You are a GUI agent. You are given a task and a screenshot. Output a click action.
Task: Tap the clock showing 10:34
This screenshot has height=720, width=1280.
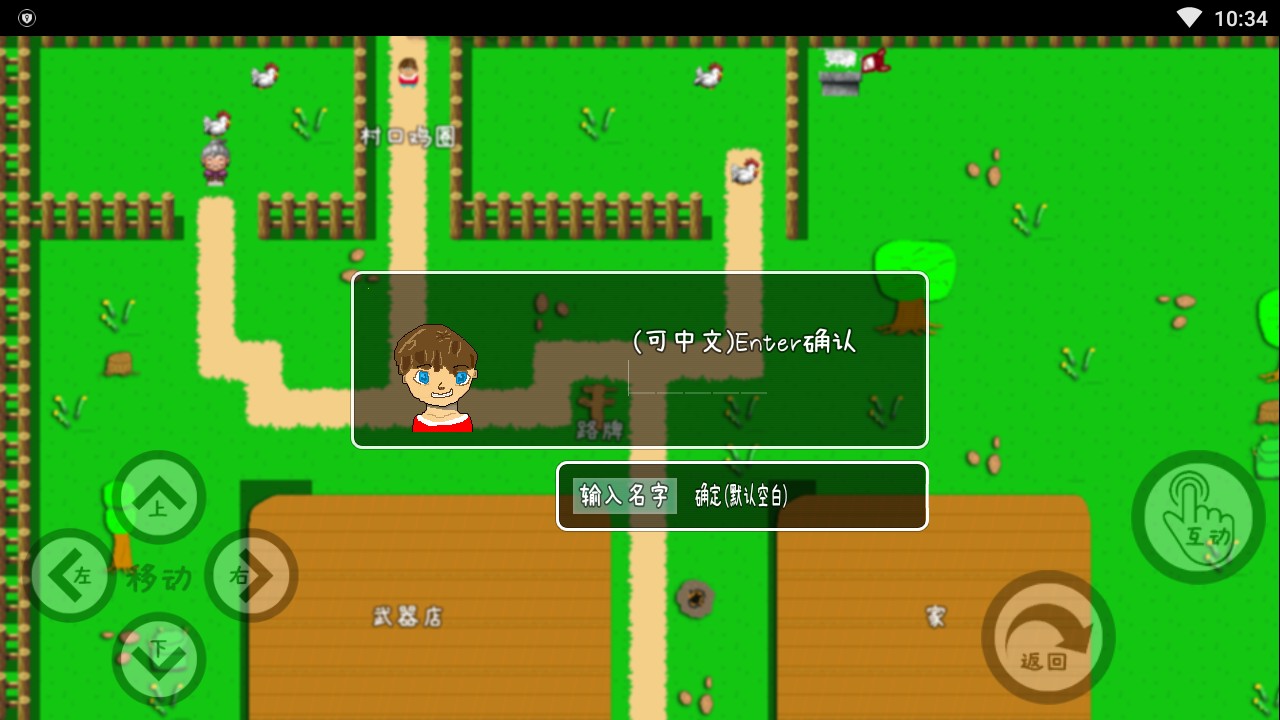[x=1240, y=16]
